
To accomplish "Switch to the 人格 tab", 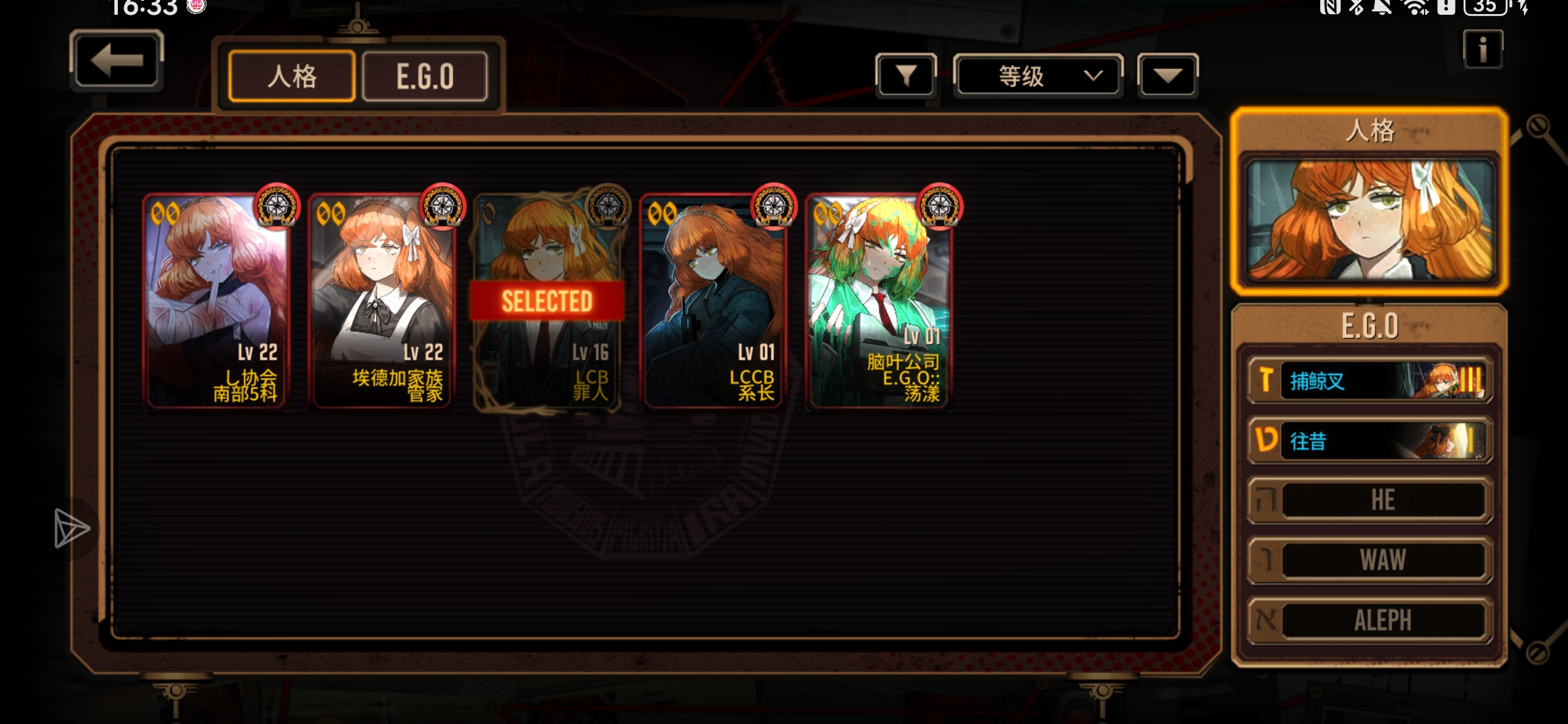I will coord(291,76).
